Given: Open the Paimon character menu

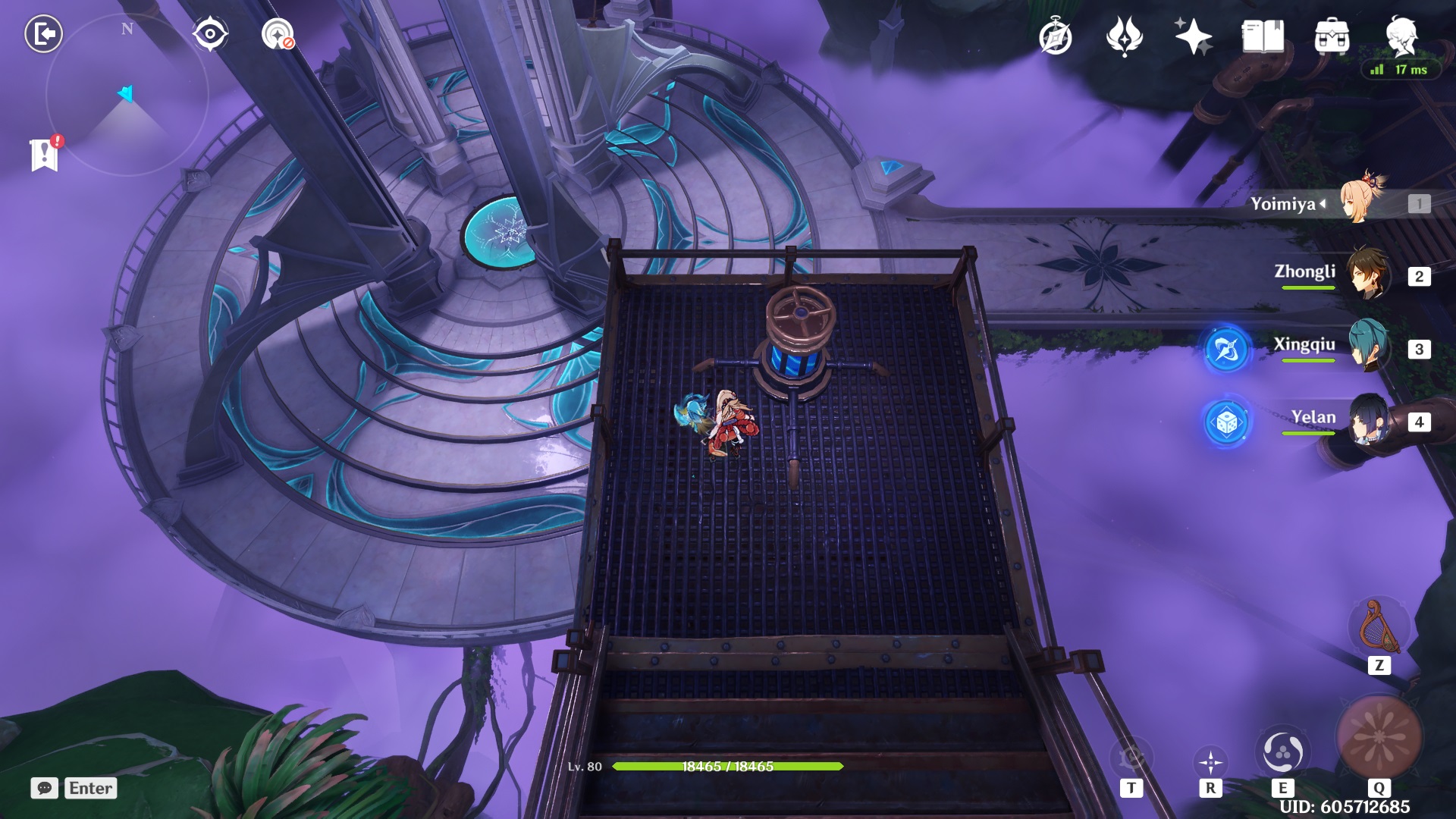Looking at the screenshot, I should (1401, 35).
